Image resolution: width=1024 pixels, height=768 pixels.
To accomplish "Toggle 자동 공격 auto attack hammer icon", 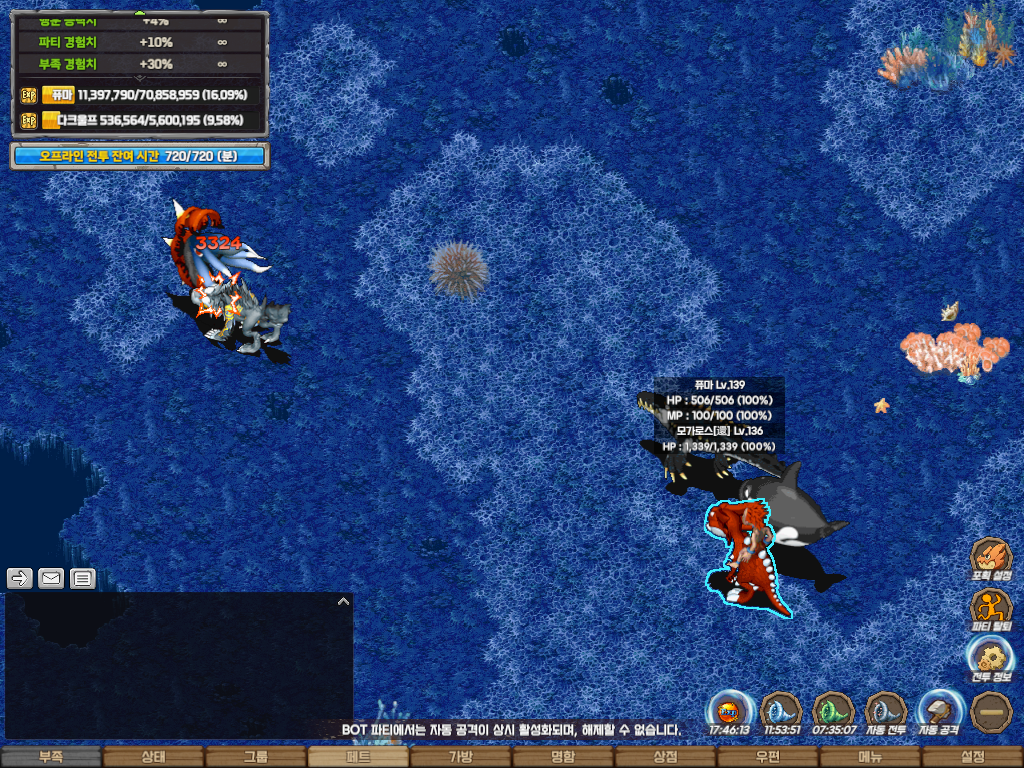I will point(938,711).
